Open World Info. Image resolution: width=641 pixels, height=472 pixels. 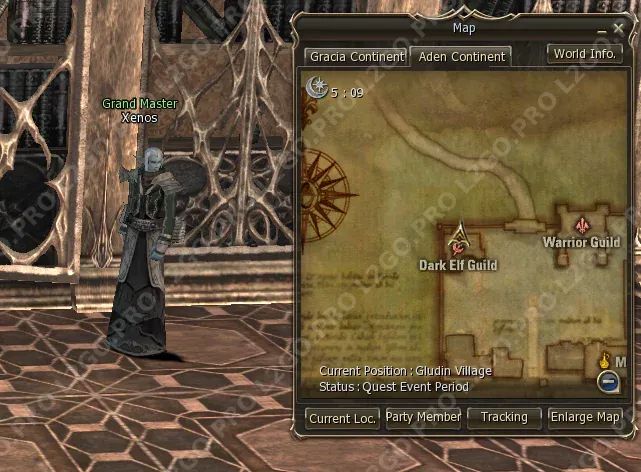click(584, 54)
